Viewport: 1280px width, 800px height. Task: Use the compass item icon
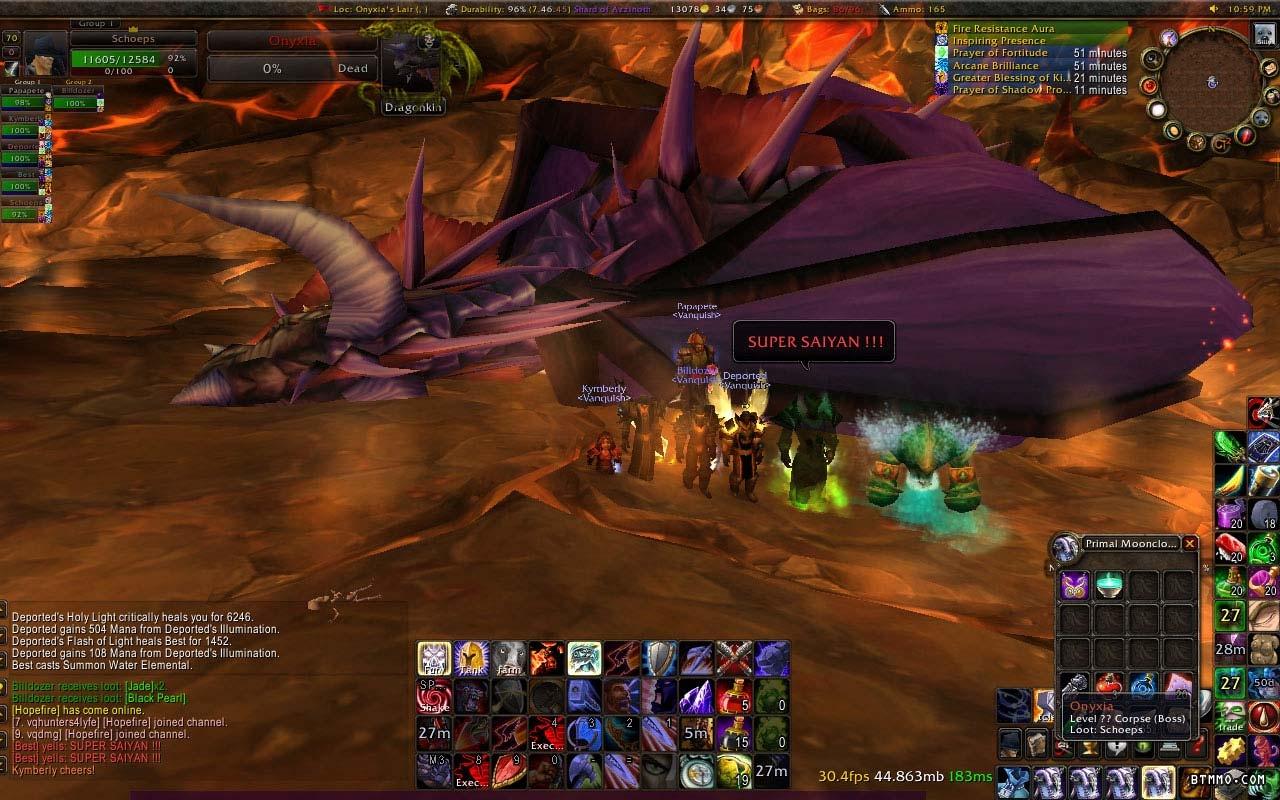click(x=697, y=771)
